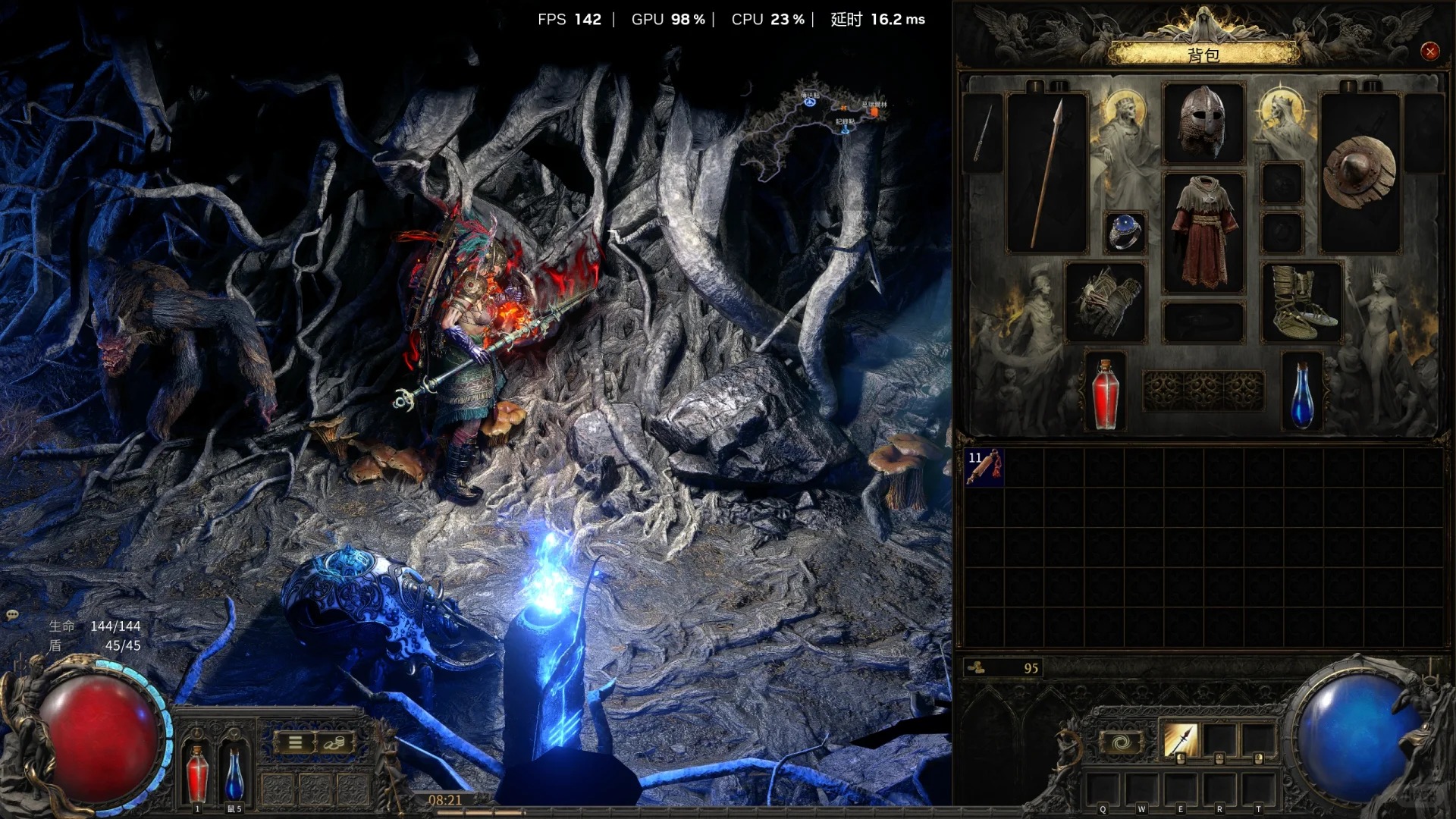Use the blue mana flask on the hotbar
Image resolution: width=1456 pixels, height=819 pixels.
[234, 772]
